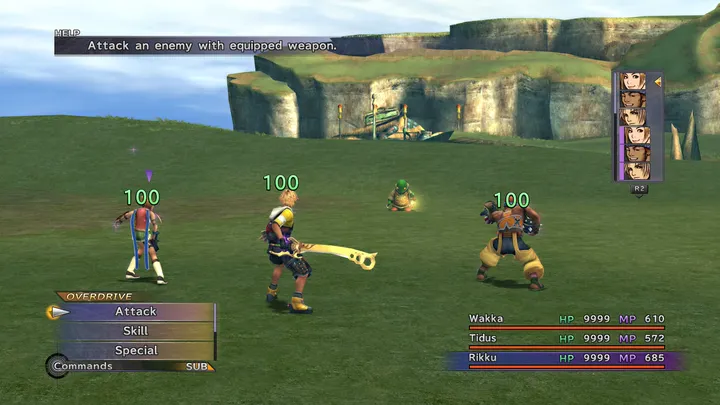This screenshot has width=720, height=405.
Task: Open the SUB commands tab
Action: pyautogui.click(x=198, y=367)
